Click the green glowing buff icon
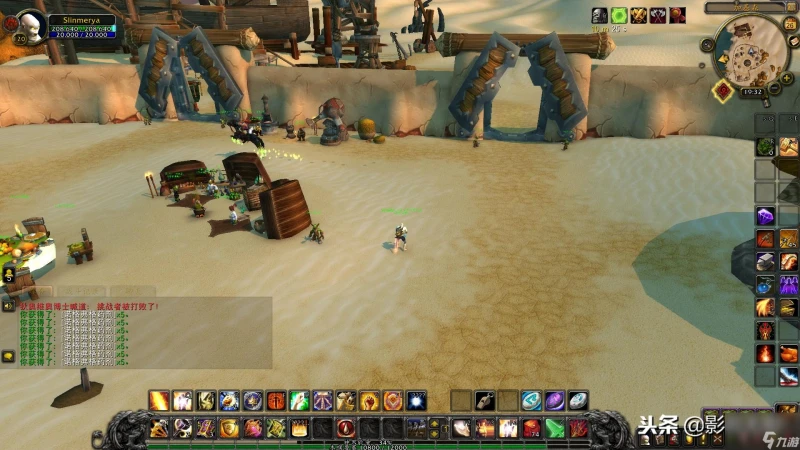800x450 pixels. click(619, 15)
